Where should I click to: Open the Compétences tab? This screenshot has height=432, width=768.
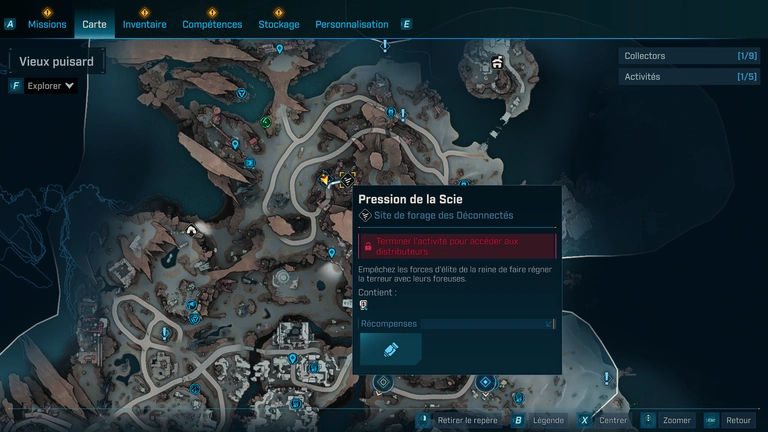point(212,24)
